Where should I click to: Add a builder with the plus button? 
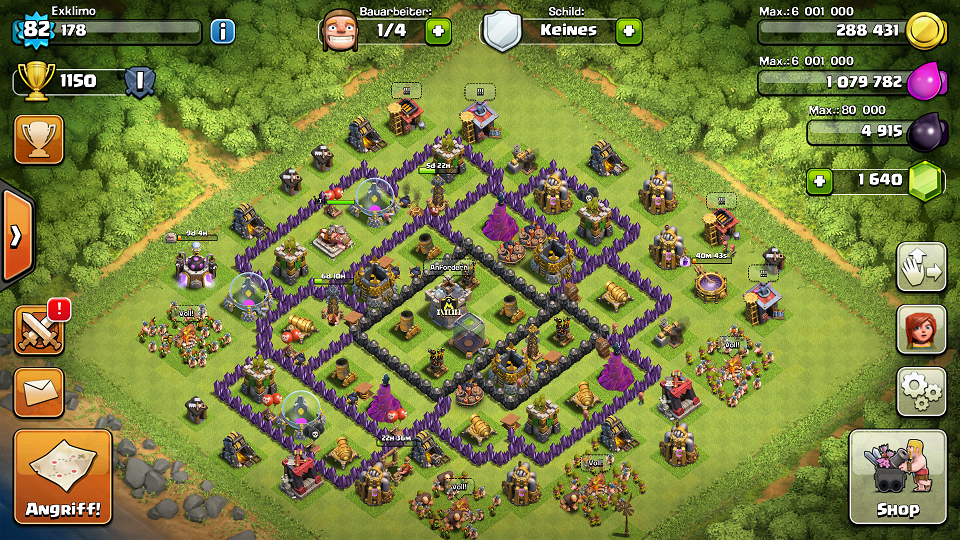click(x=438, y=31)
